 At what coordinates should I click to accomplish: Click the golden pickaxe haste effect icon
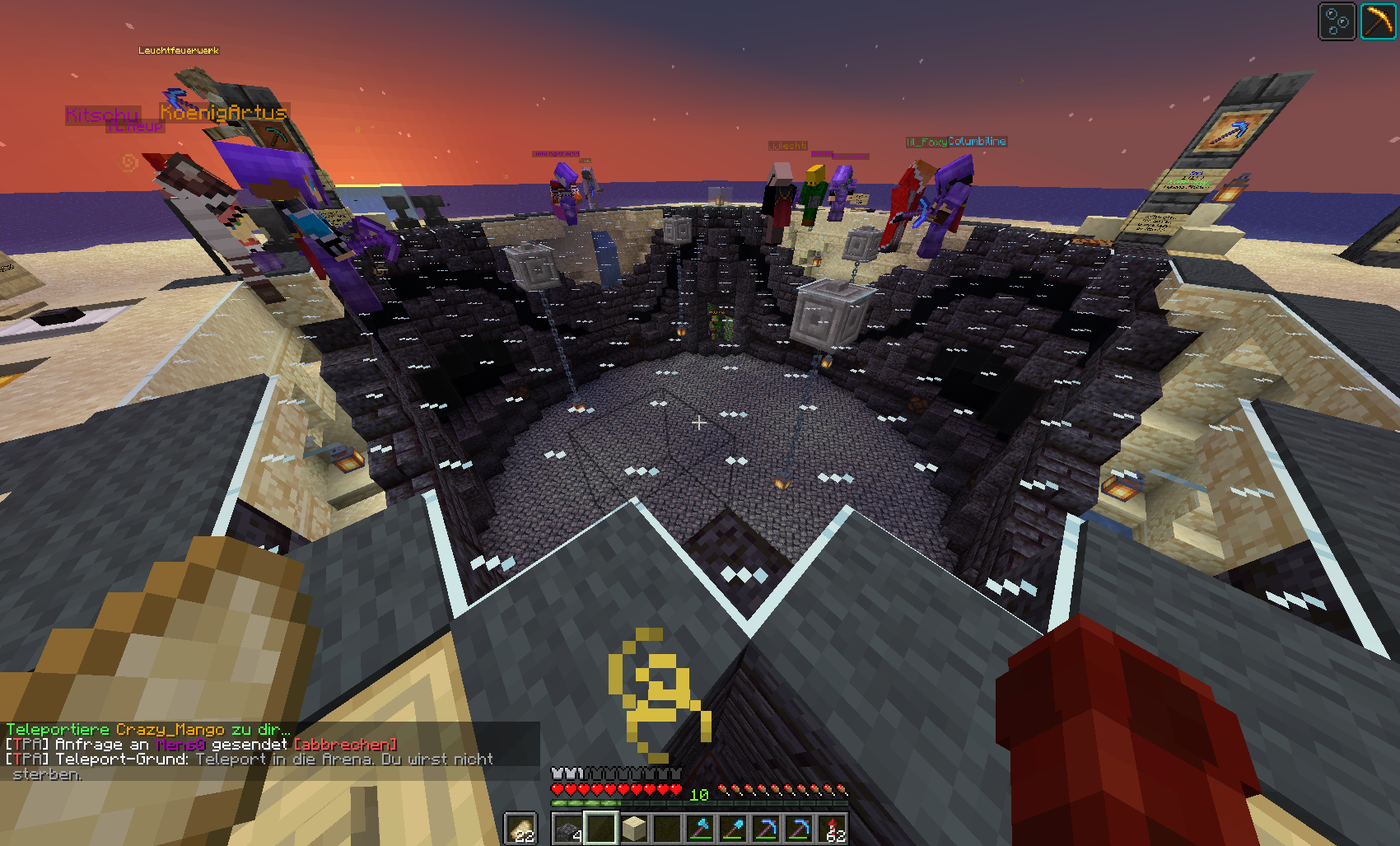click(1378, 21)
